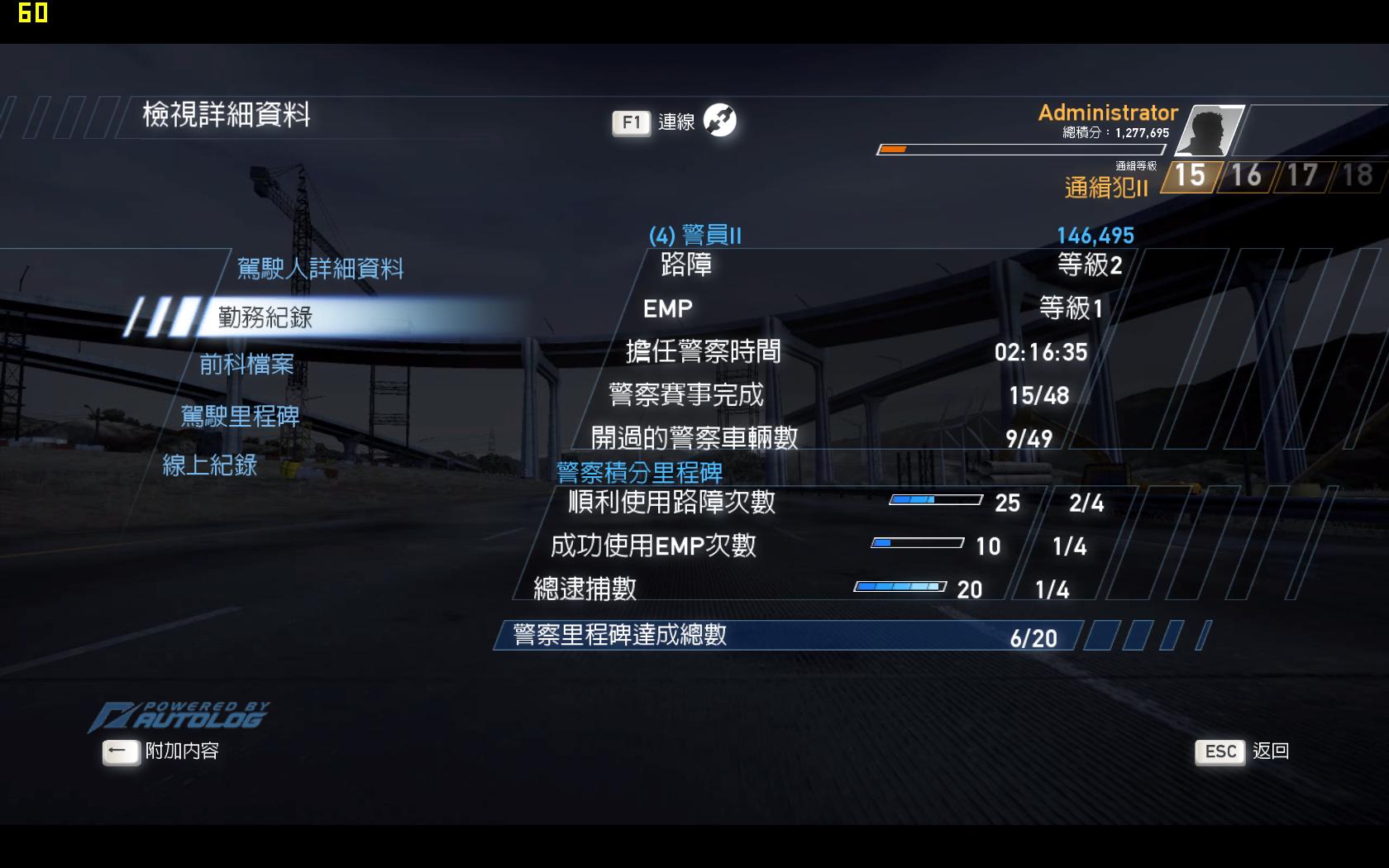Click the left-arrow key icon beside 附加內容
1389x868 pixels.
121,751
